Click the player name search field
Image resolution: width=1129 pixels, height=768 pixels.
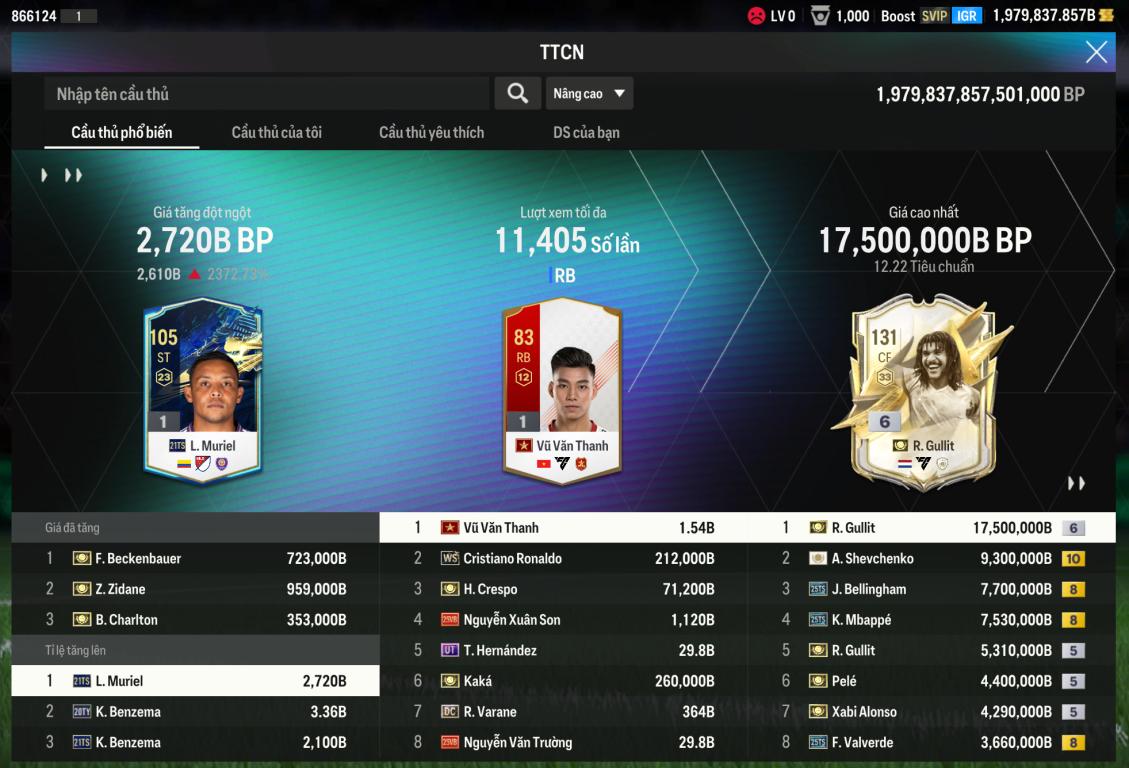coord(266,94)
